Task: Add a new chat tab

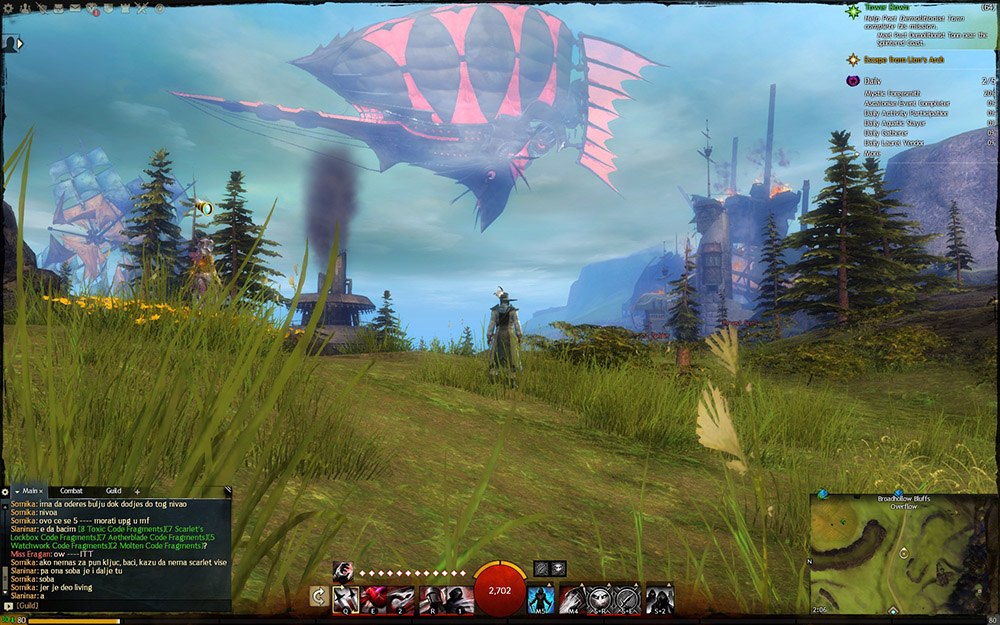Action: click(x=137, y=491)
